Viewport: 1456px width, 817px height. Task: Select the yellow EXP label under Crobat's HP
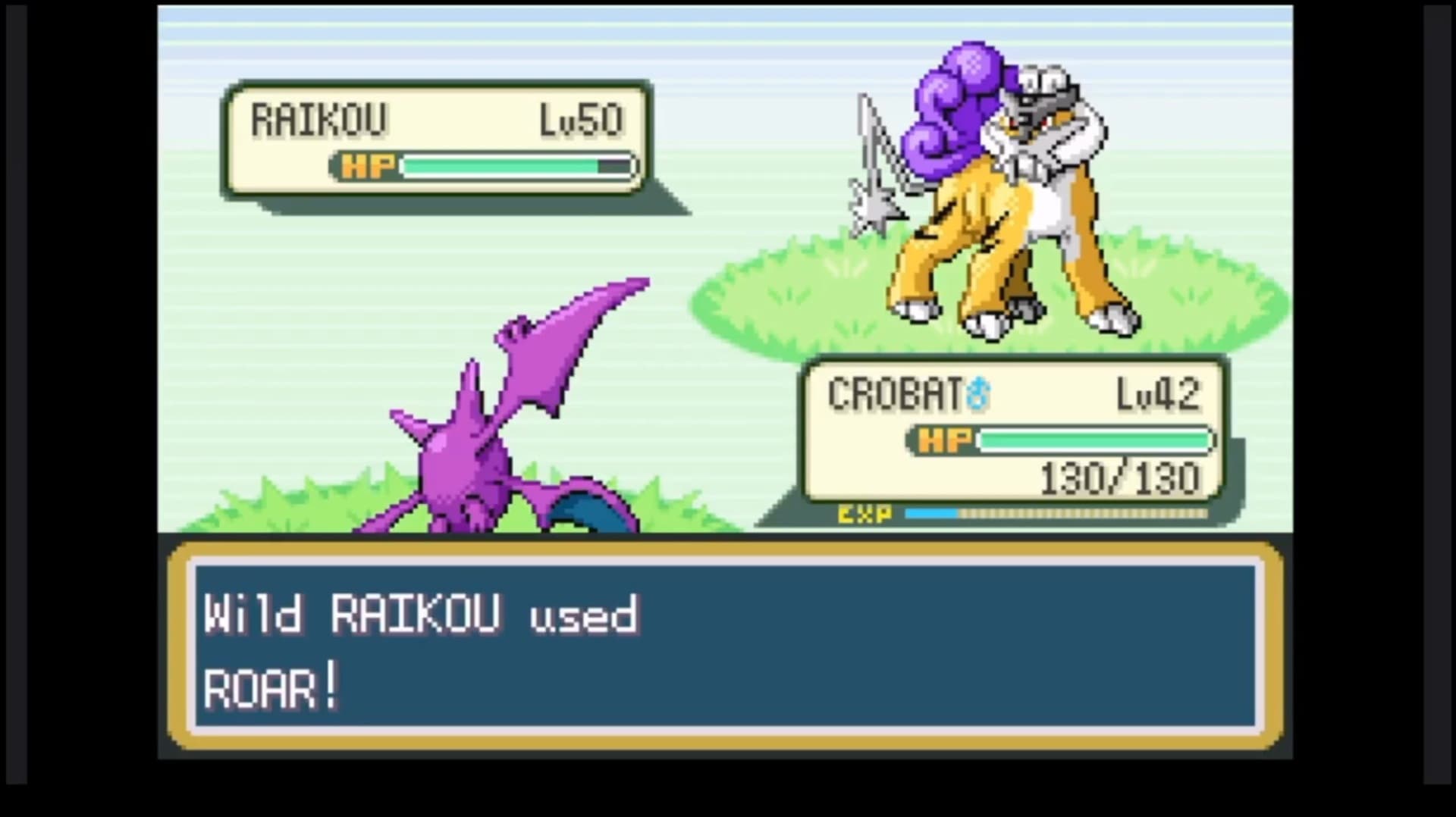(x=864, y=515)
